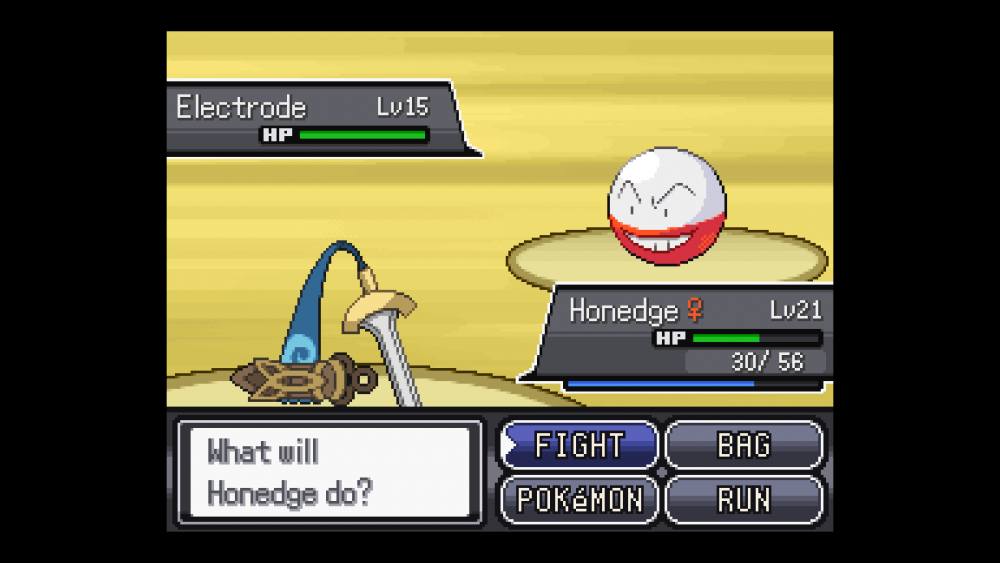The width and height of the screenshot is (1000, 563).
Task: Open the BAG menu
Action: 744,445
